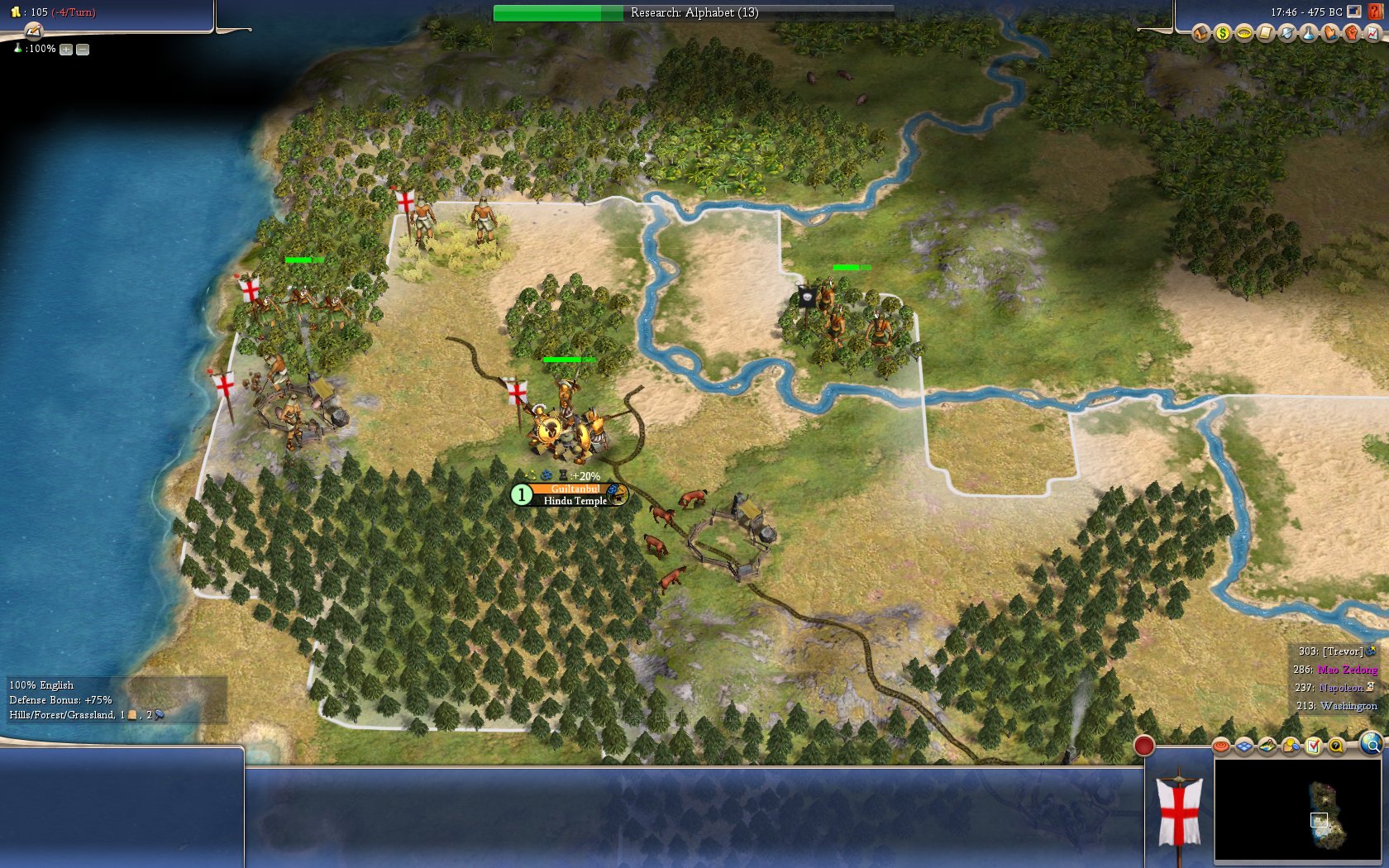This screenshot has width=1389, height=868.
Task: Open the Domestic Advisor house icon
Action: point(1200,33)
